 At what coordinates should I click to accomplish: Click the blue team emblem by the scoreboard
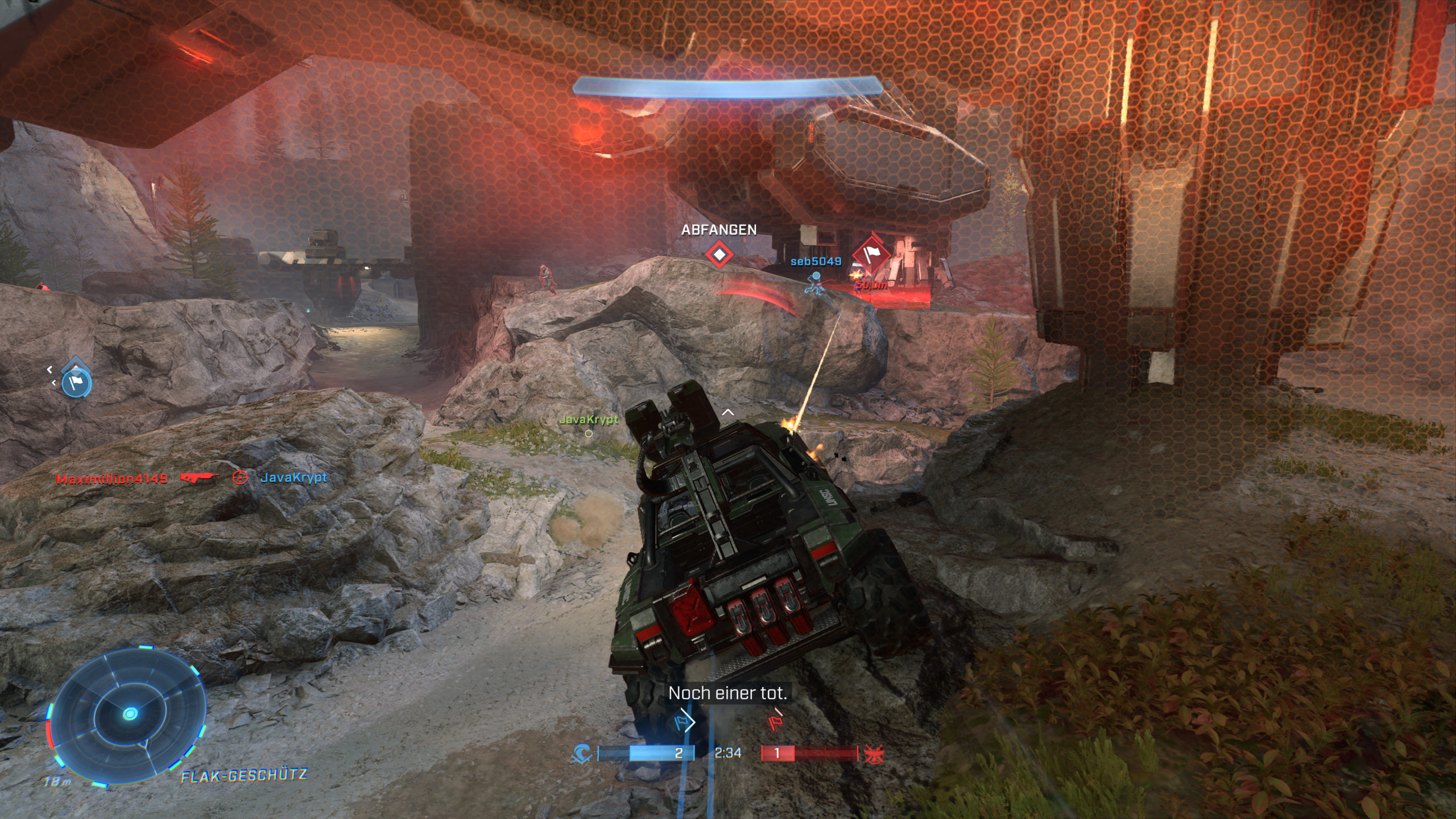point(582,754)
